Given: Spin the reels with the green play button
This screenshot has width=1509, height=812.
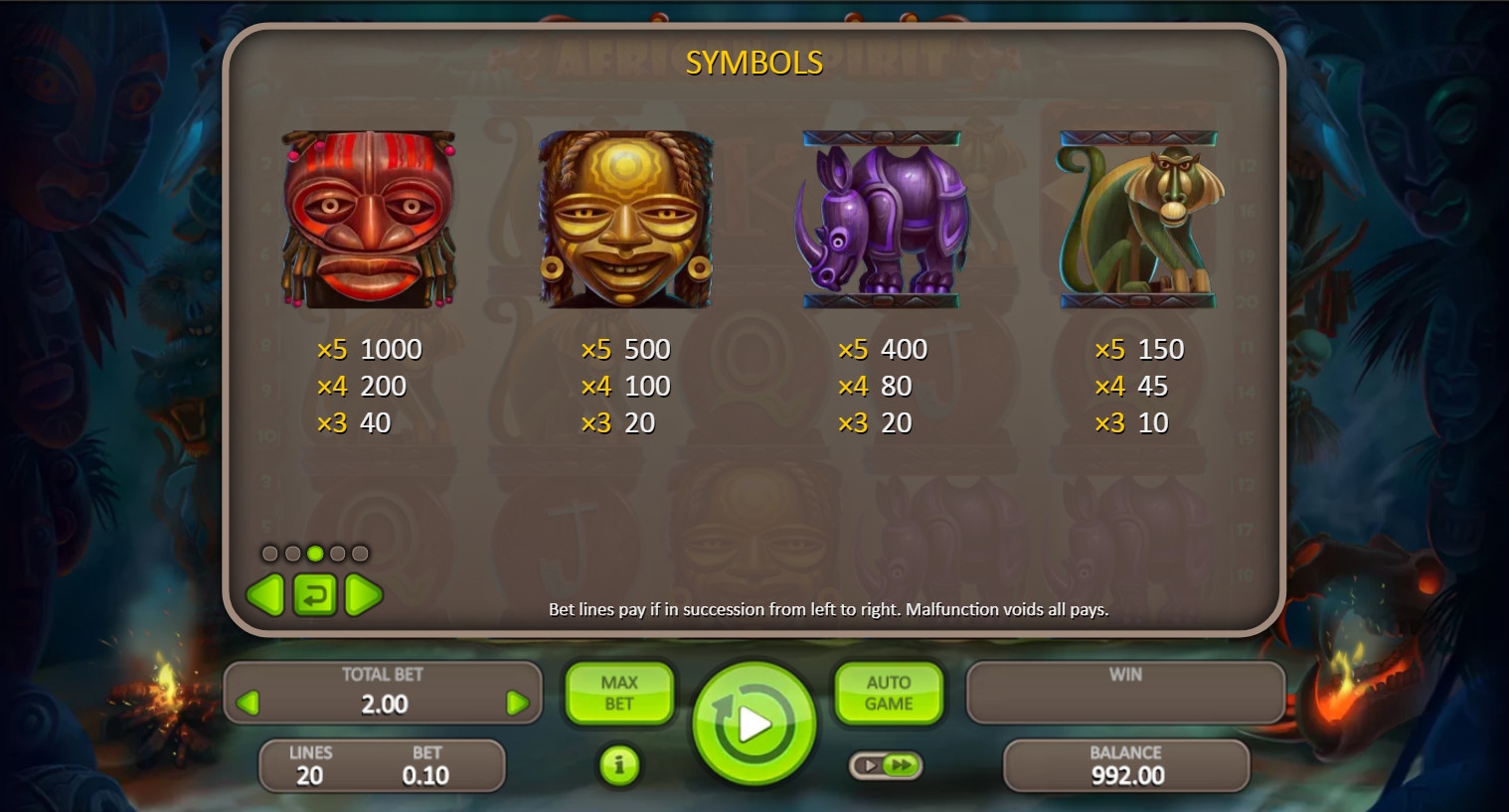Looking at the screenshot, I should [754, 724].
